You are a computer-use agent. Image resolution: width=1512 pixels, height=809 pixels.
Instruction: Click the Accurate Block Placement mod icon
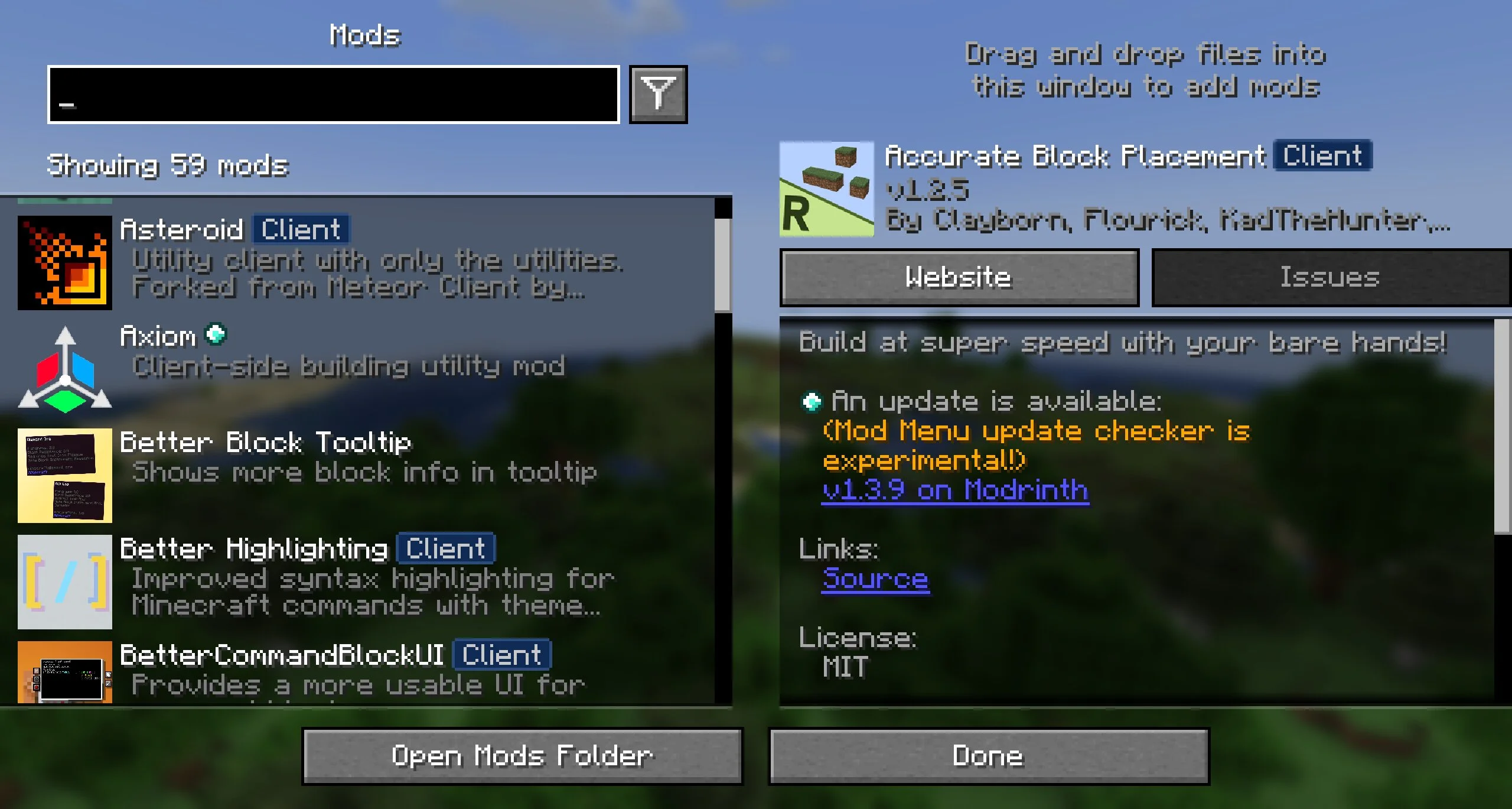tap(826, 189)
